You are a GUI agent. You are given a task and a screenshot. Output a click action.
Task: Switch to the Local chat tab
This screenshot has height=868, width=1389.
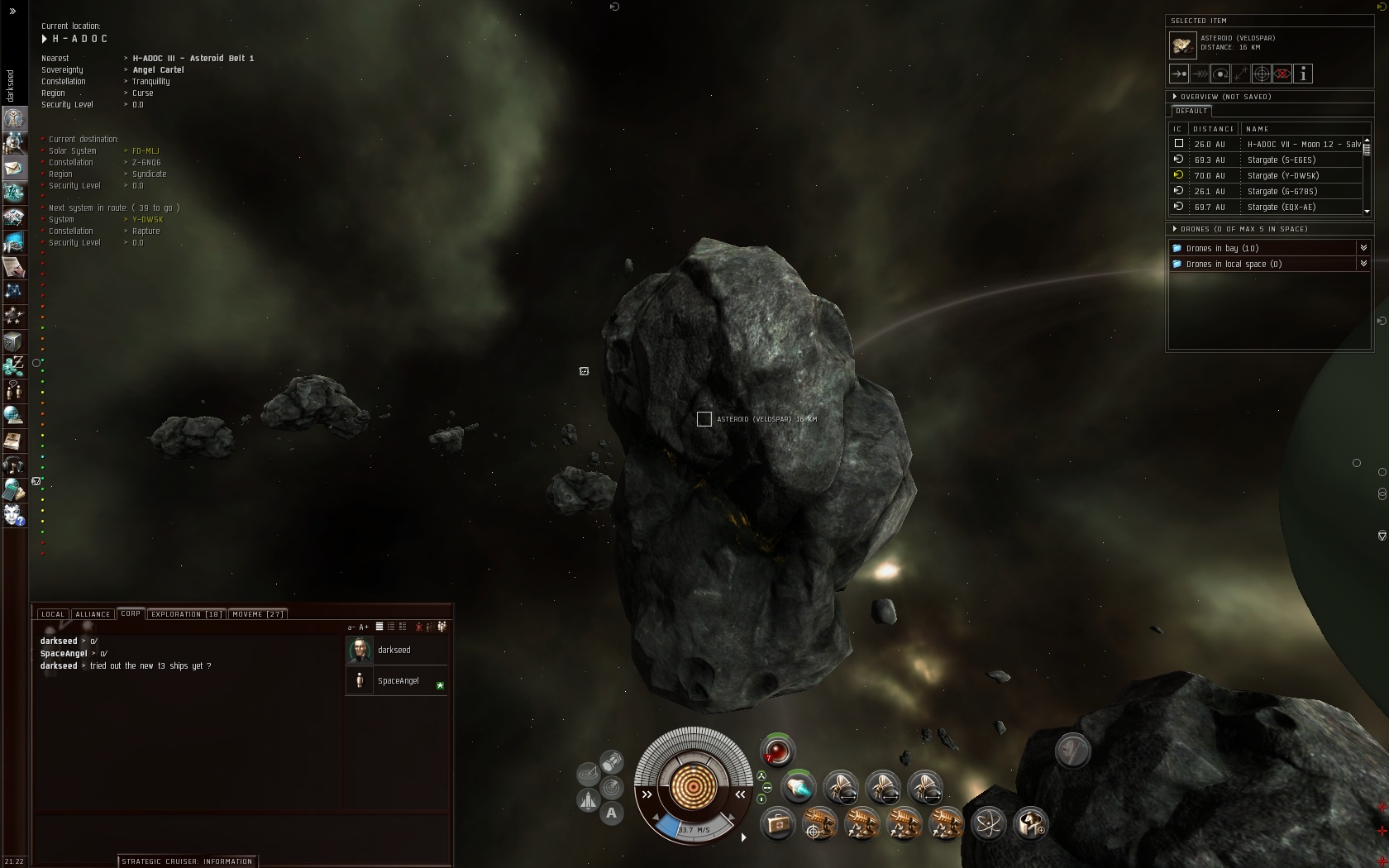53,614
